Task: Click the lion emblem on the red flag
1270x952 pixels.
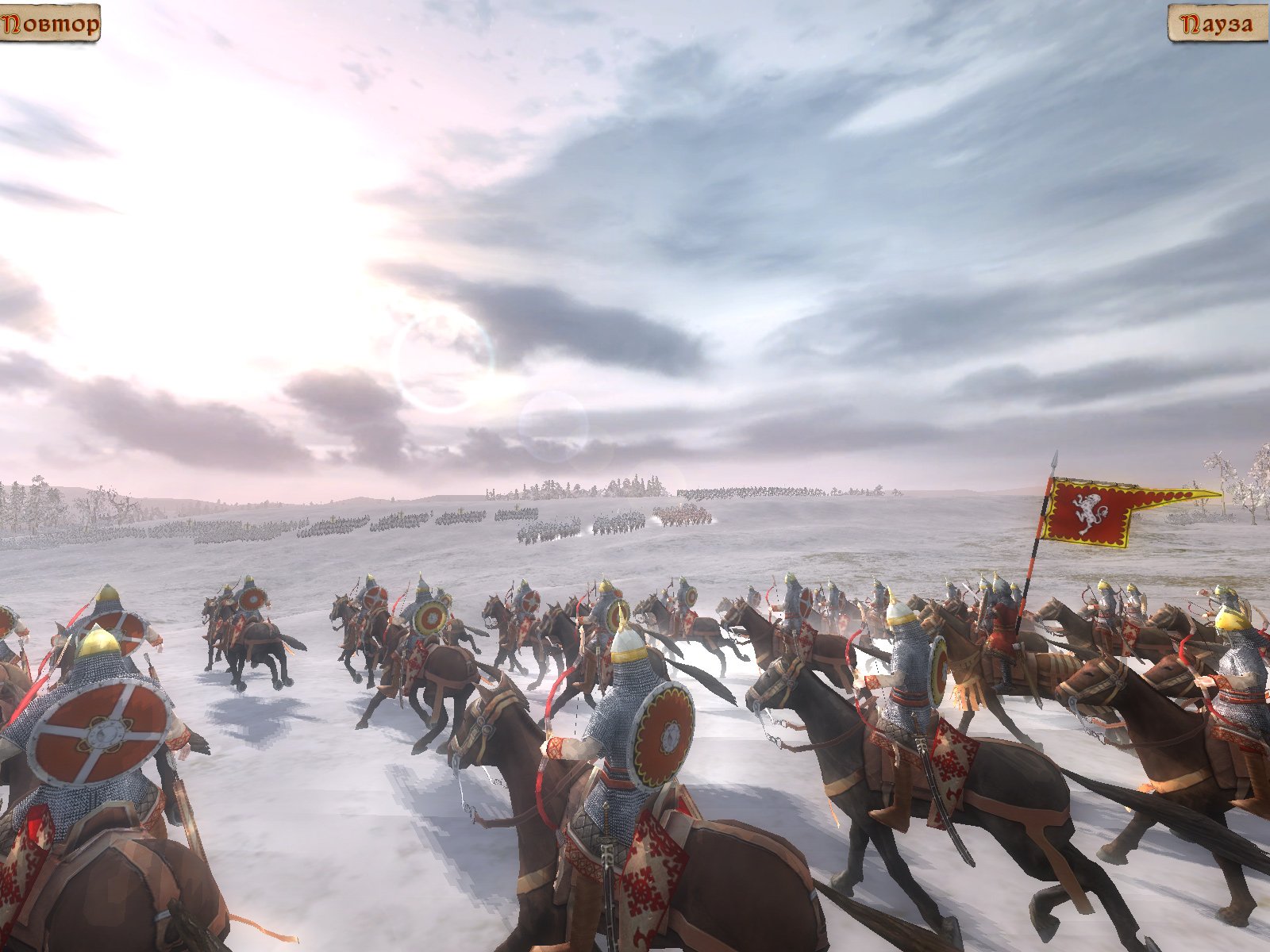Action: click(x=1088, y=516)
